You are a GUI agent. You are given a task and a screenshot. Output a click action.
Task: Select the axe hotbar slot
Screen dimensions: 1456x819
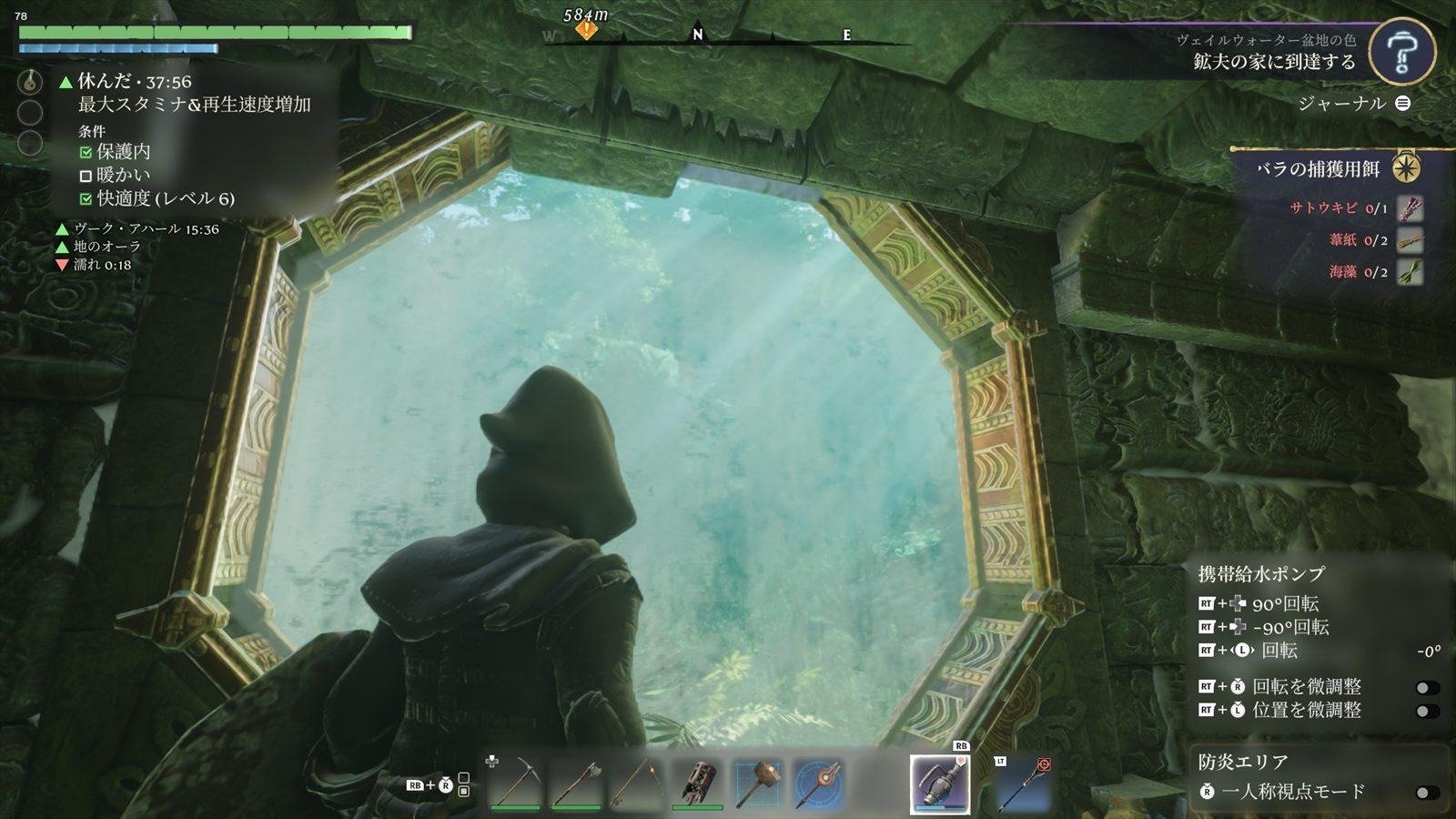tap(577, 782)
